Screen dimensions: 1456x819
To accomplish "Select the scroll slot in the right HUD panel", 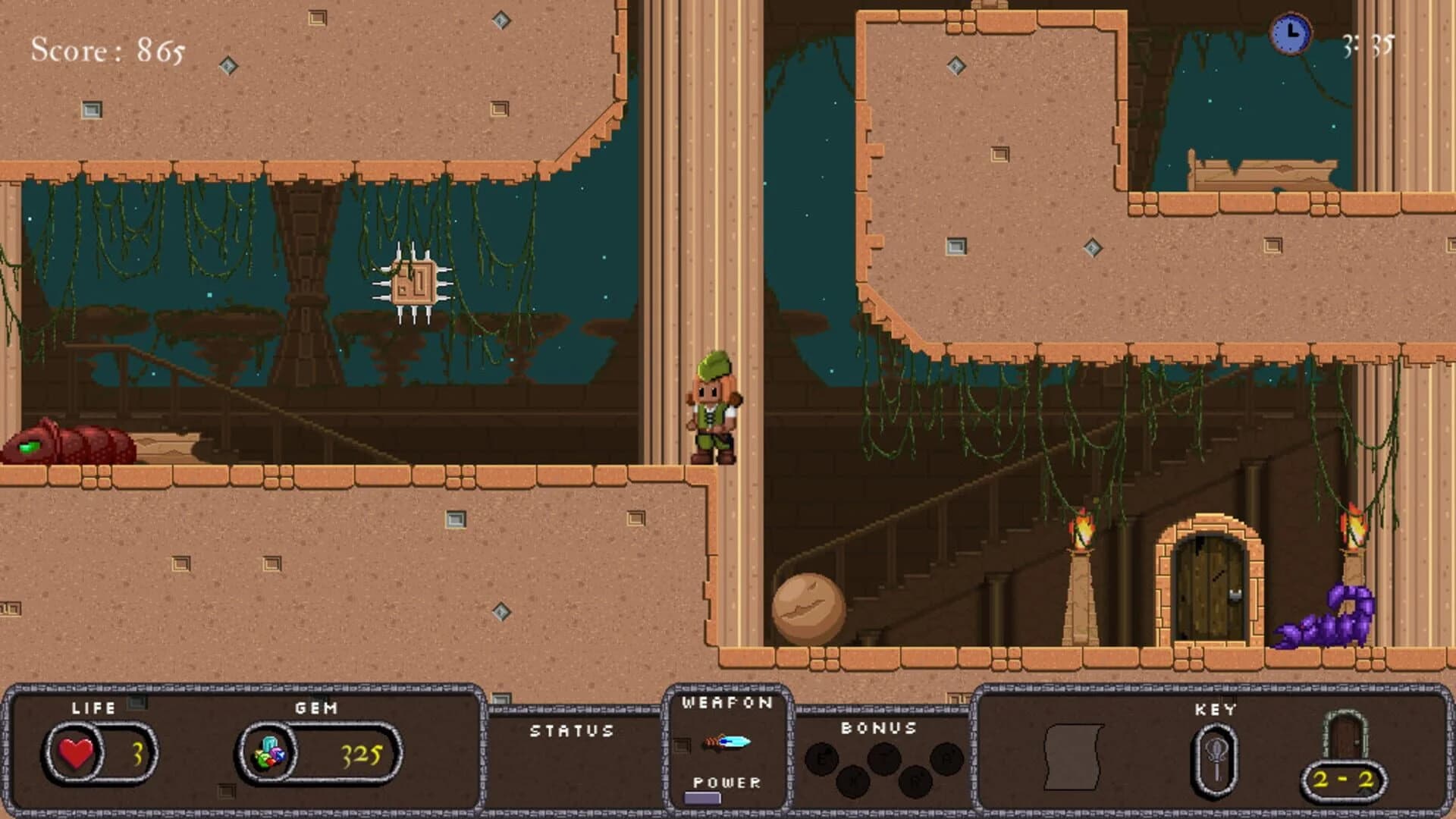I will 1074,758.
